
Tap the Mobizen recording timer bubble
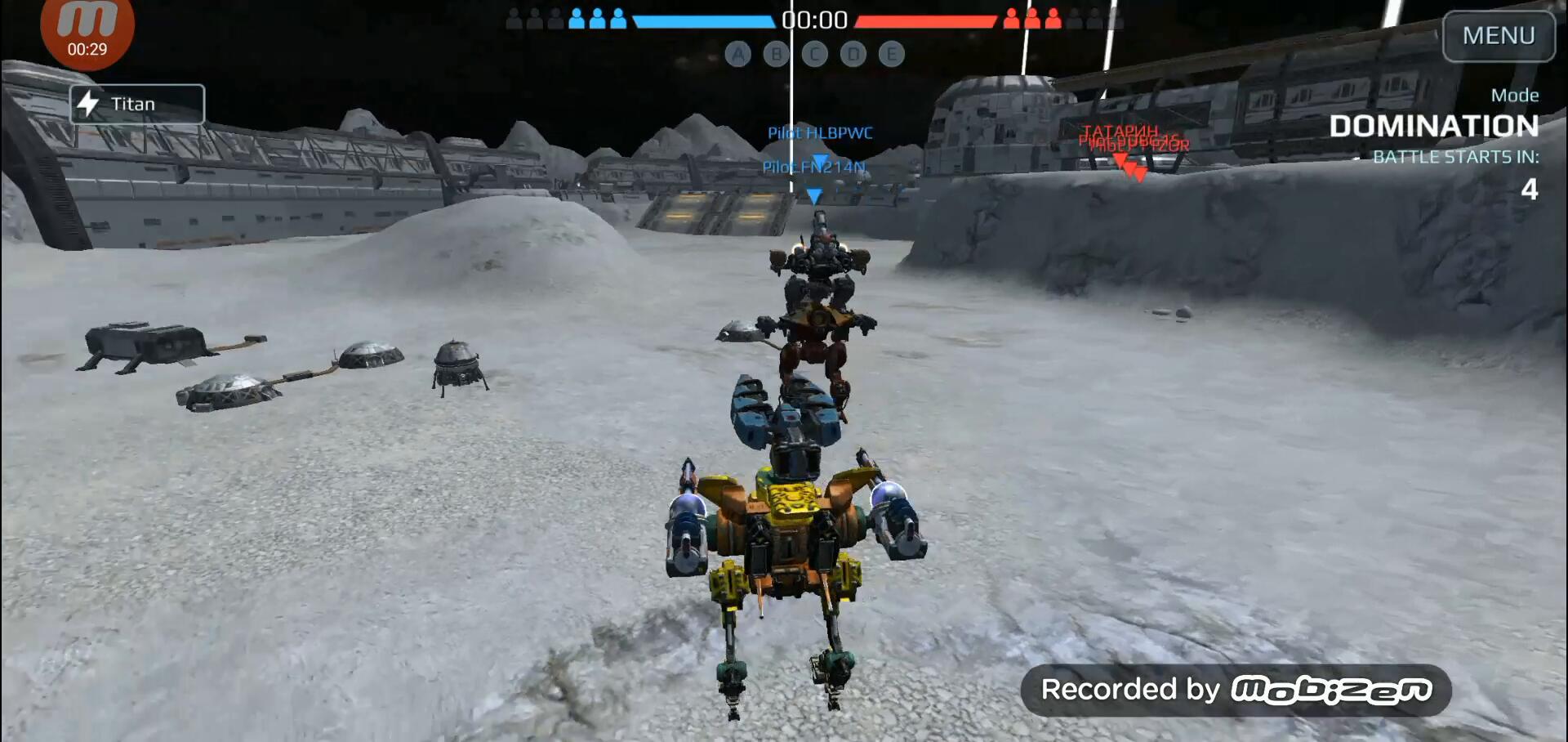pos(87,33)
